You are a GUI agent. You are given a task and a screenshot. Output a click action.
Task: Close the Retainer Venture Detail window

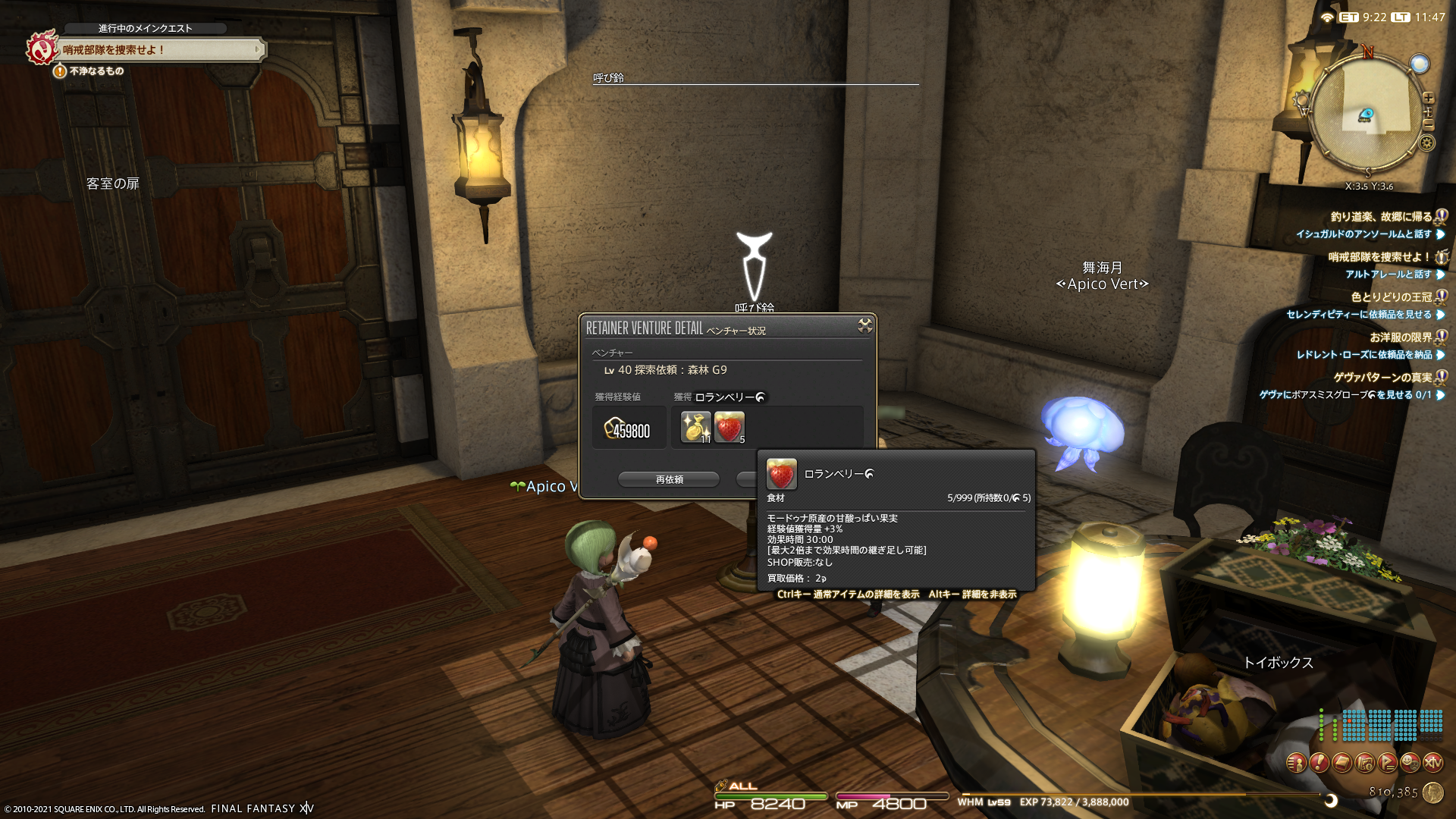coord(864,326)
